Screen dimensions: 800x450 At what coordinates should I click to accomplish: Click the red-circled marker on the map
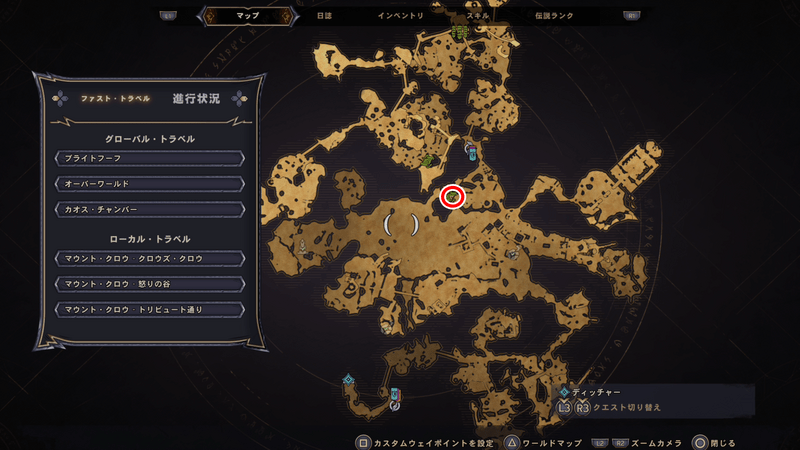453,197
